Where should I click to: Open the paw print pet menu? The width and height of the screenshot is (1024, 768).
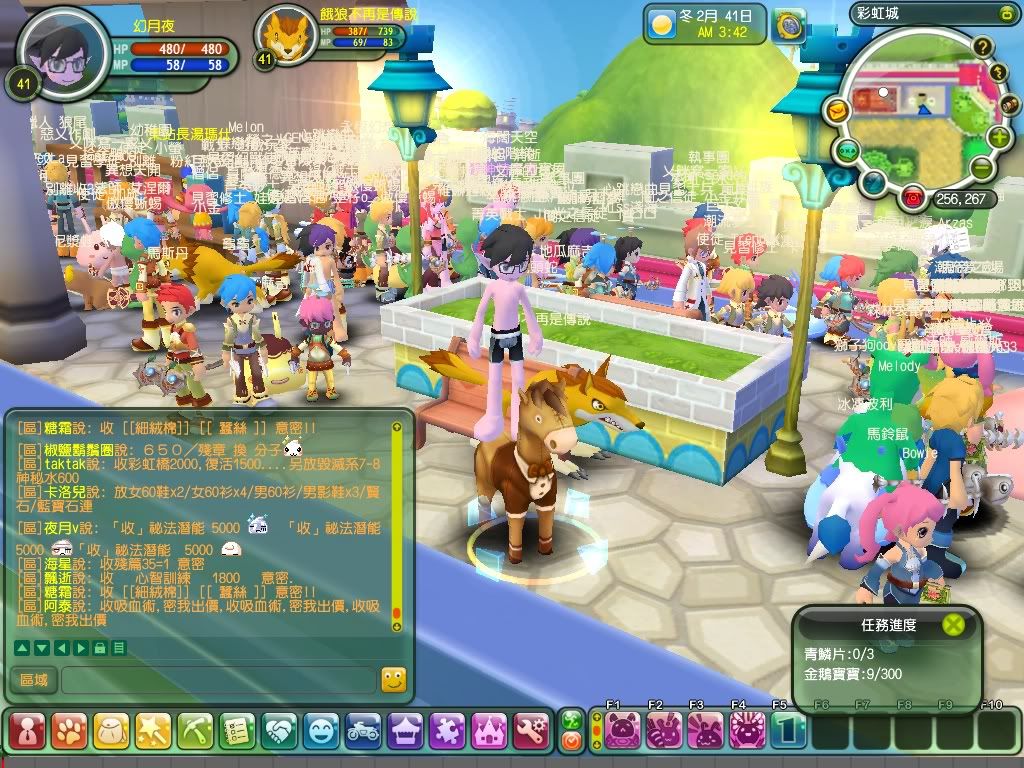pyautogui.click(x=68, y=731)
